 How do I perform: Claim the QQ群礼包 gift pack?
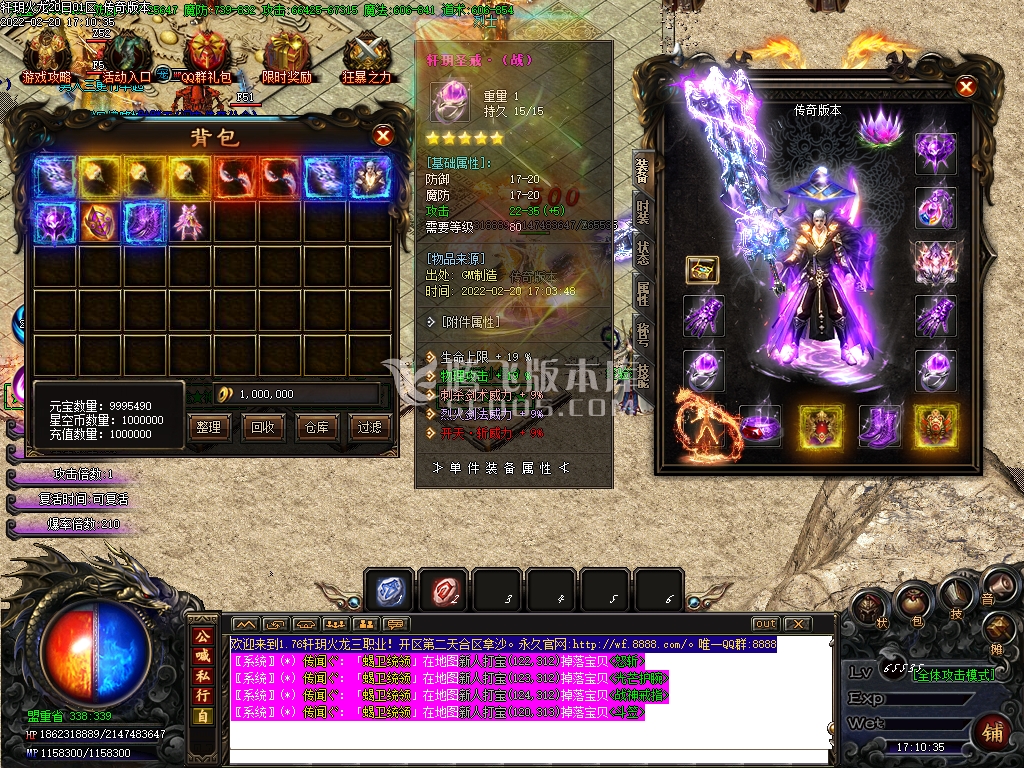tap(206, 55)
